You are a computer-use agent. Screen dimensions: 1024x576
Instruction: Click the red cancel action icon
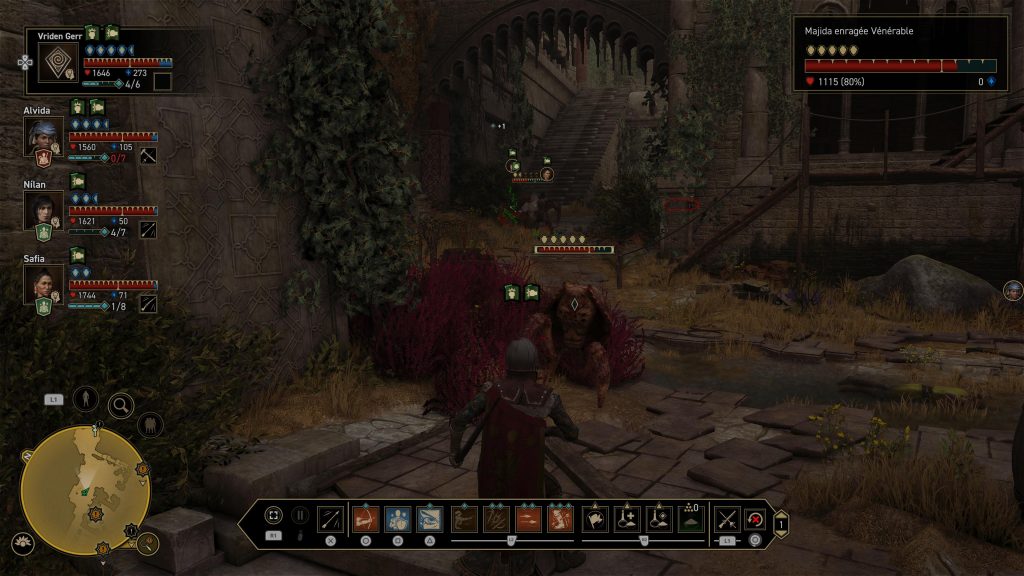tap(755, 518)
